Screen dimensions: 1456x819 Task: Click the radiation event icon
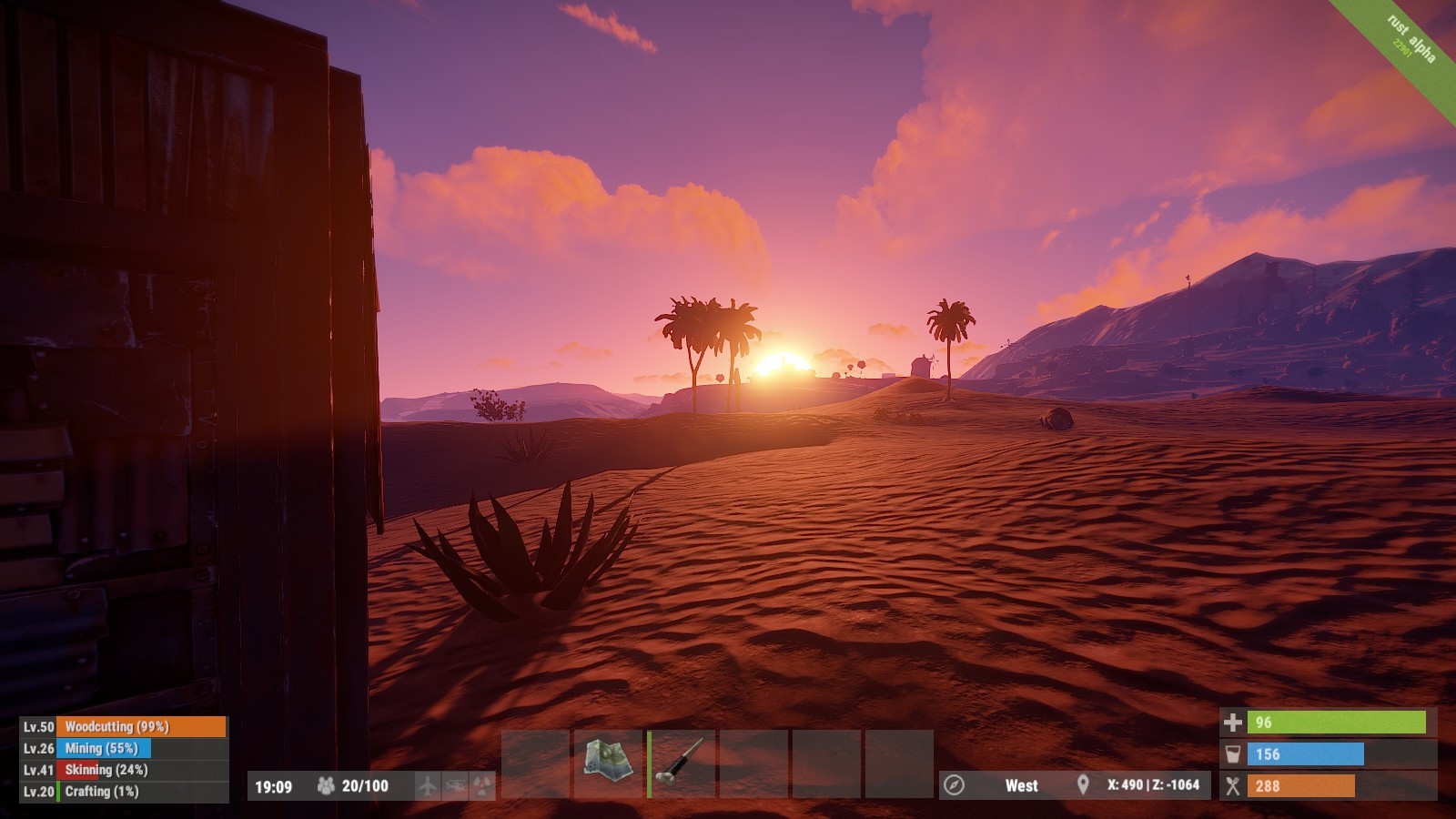click(x=482, y=785)
